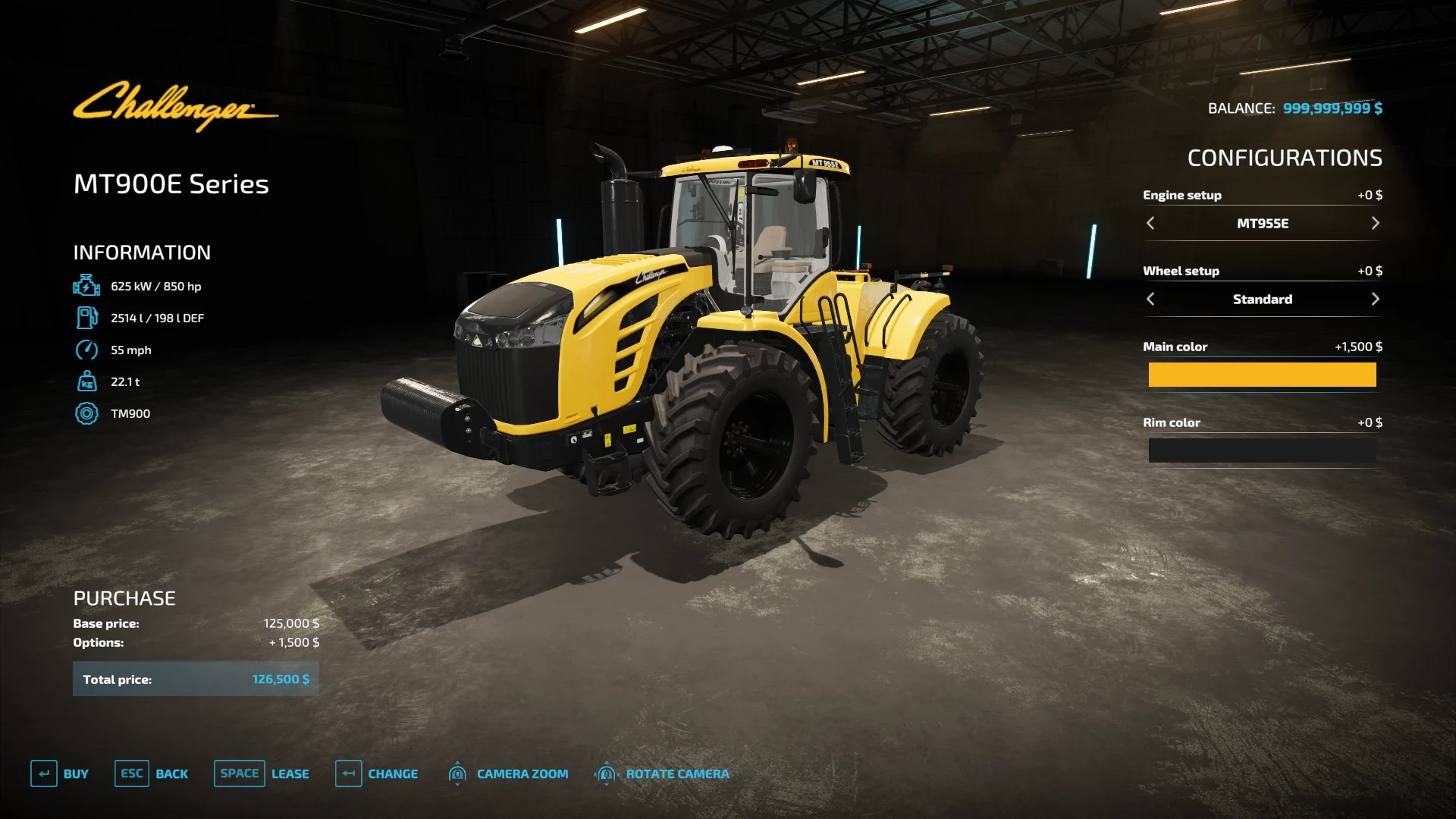The image size is (1456, 819).
Task: Click the Rotate Camera icon
Action: (606, 773)
